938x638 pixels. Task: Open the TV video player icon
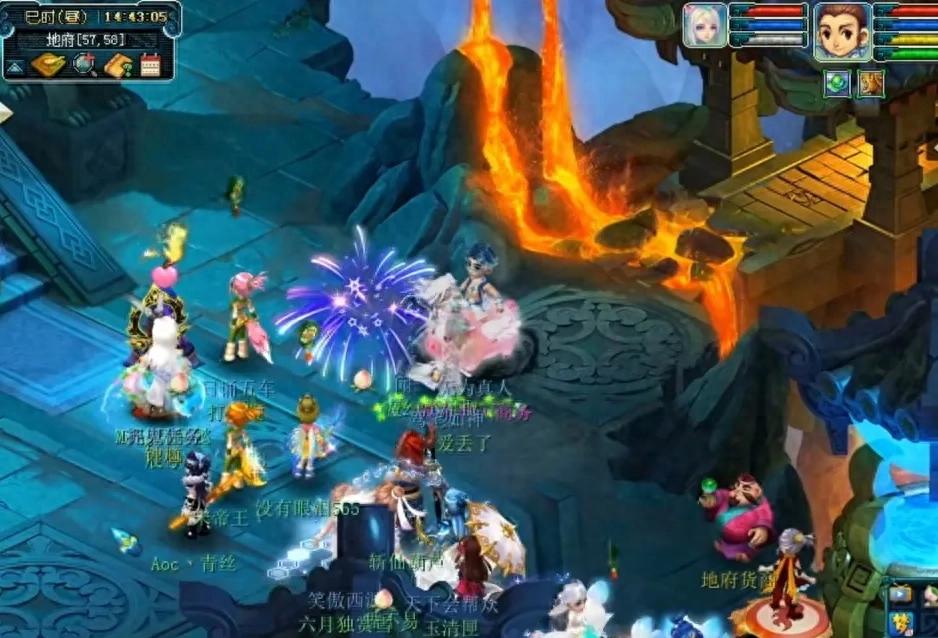900,593
